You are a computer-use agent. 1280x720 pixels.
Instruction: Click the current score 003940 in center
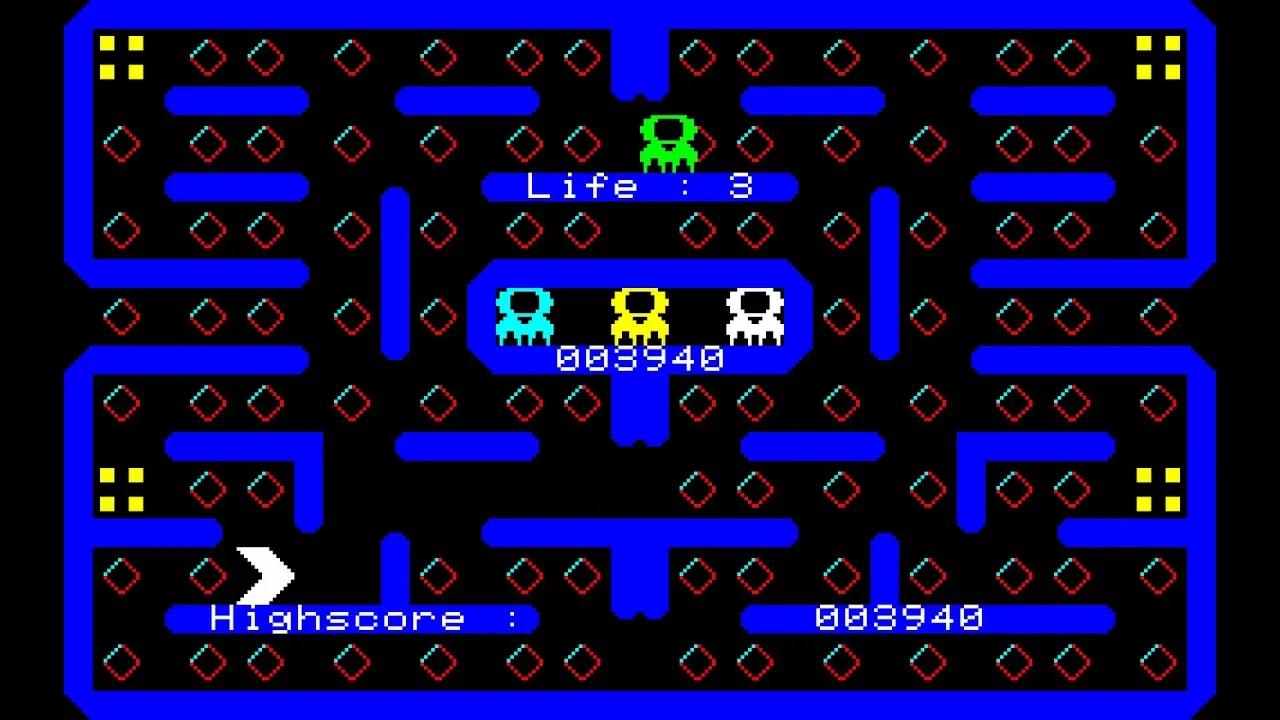[640, 357]
